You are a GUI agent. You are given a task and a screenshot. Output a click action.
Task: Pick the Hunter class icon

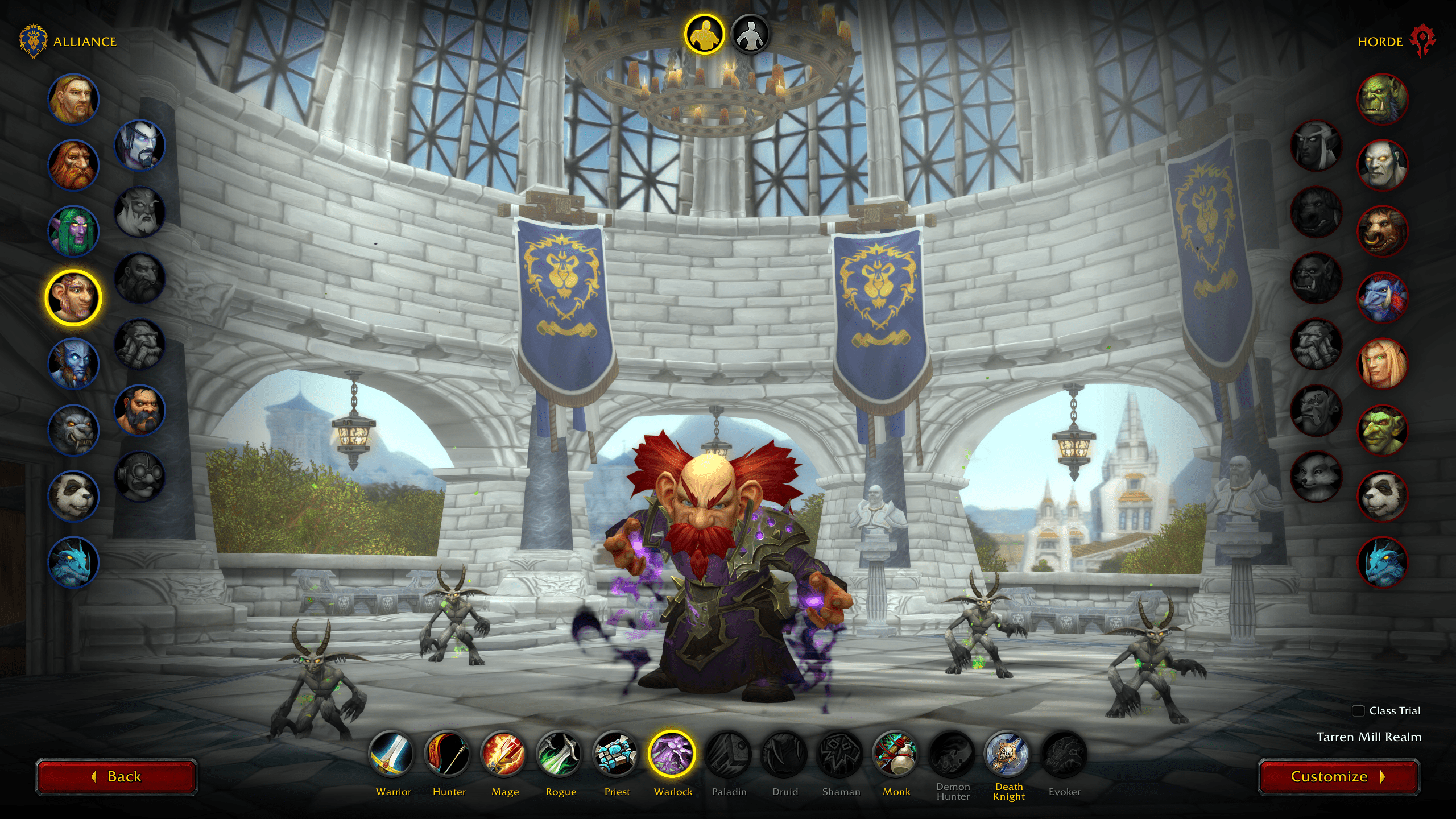(448, 754)
